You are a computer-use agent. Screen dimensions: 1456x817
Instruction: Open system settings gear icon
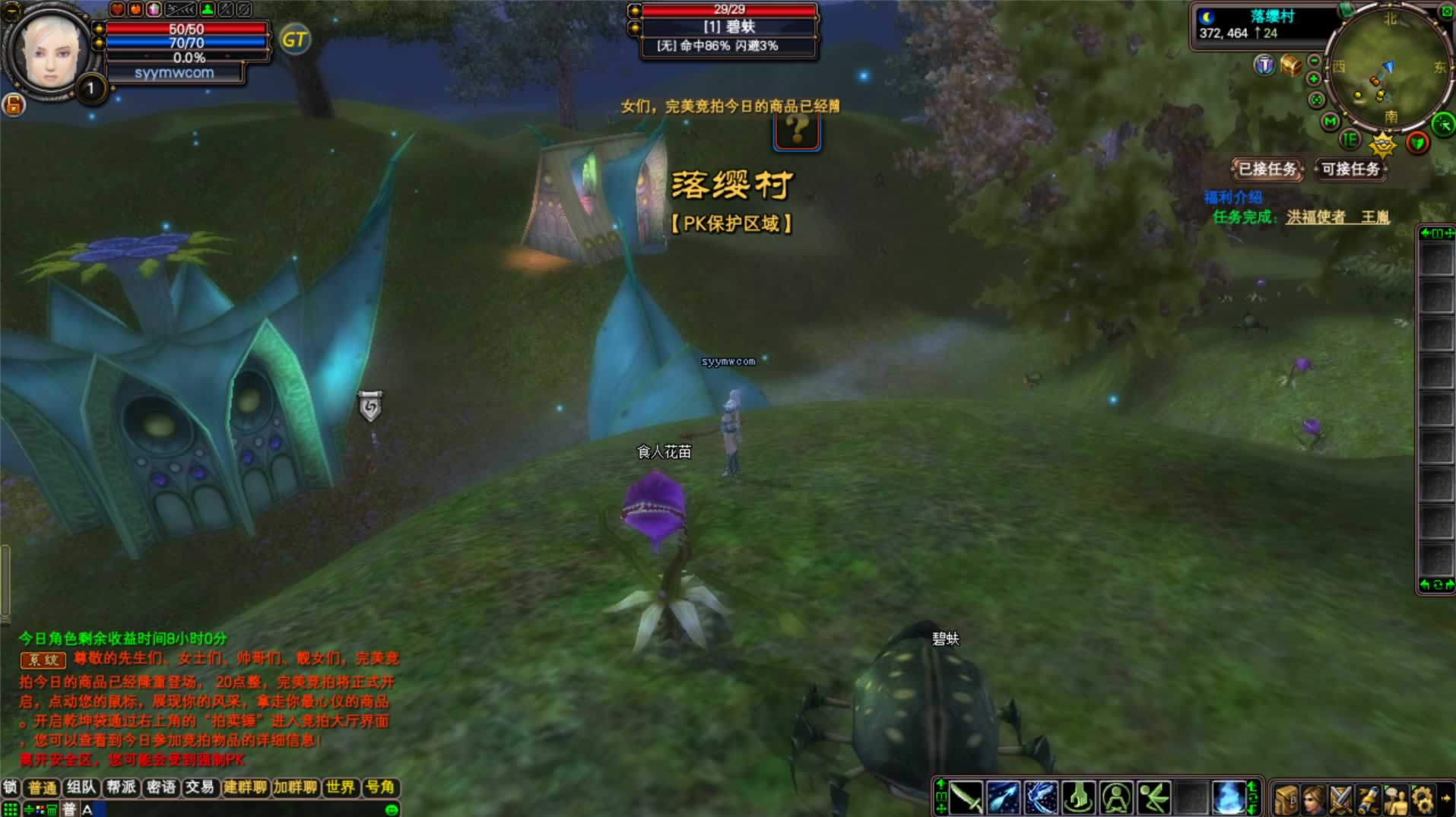[x=1422, y=800]
